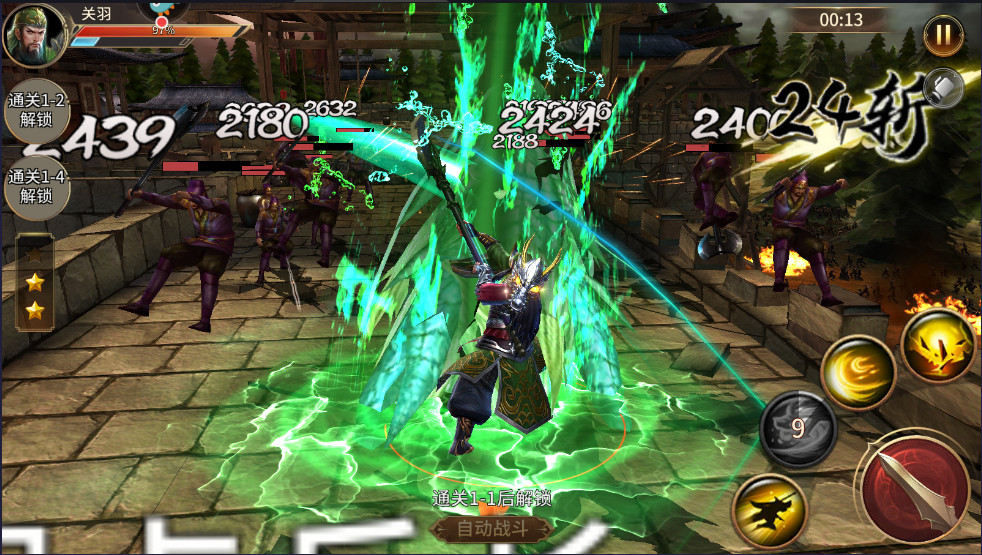Open the three-star rating panel

[x=36, y=280]
